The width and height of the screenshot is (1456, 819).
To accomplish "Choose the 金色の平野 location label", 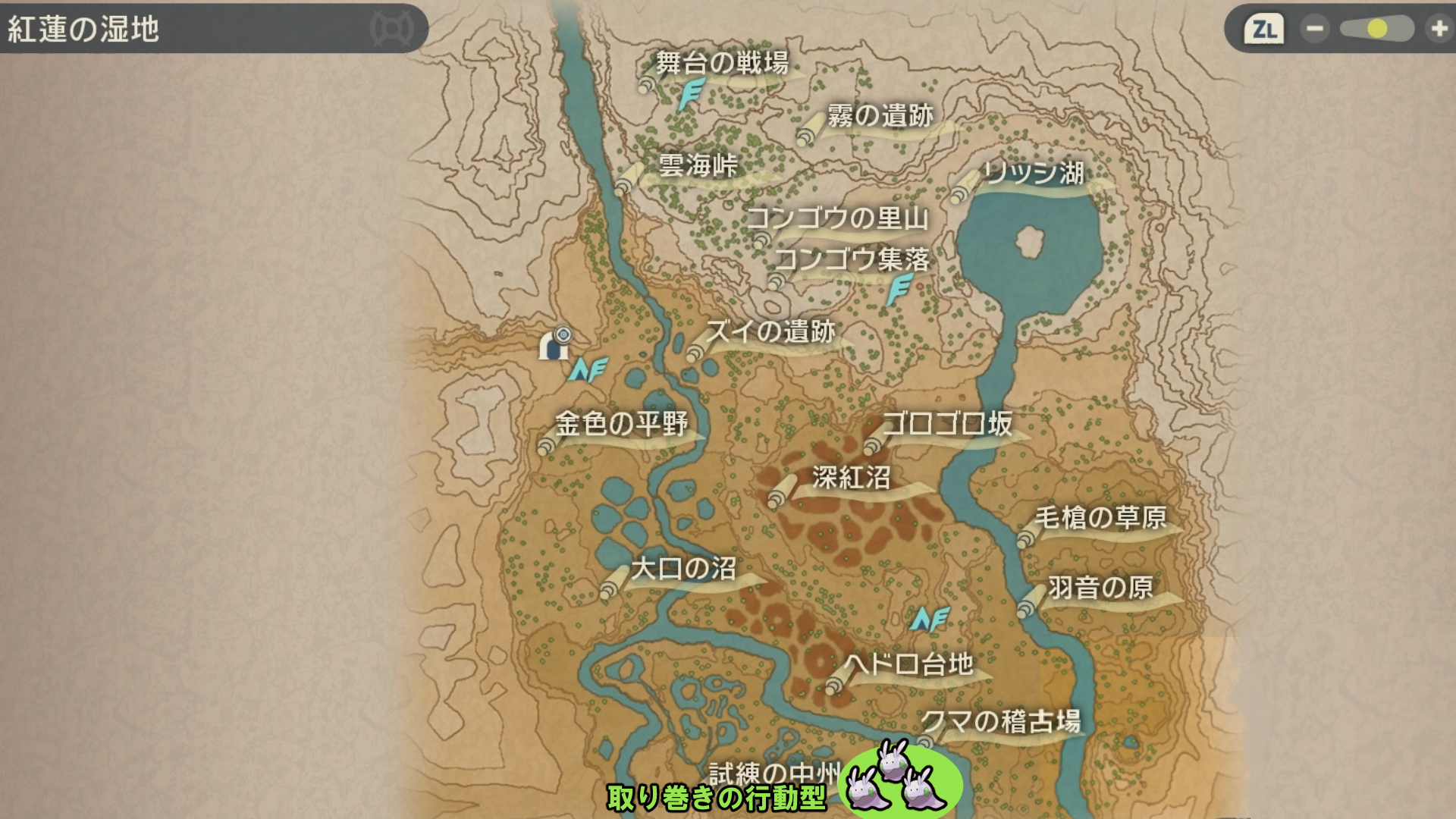I will click(x=621, y=423).
